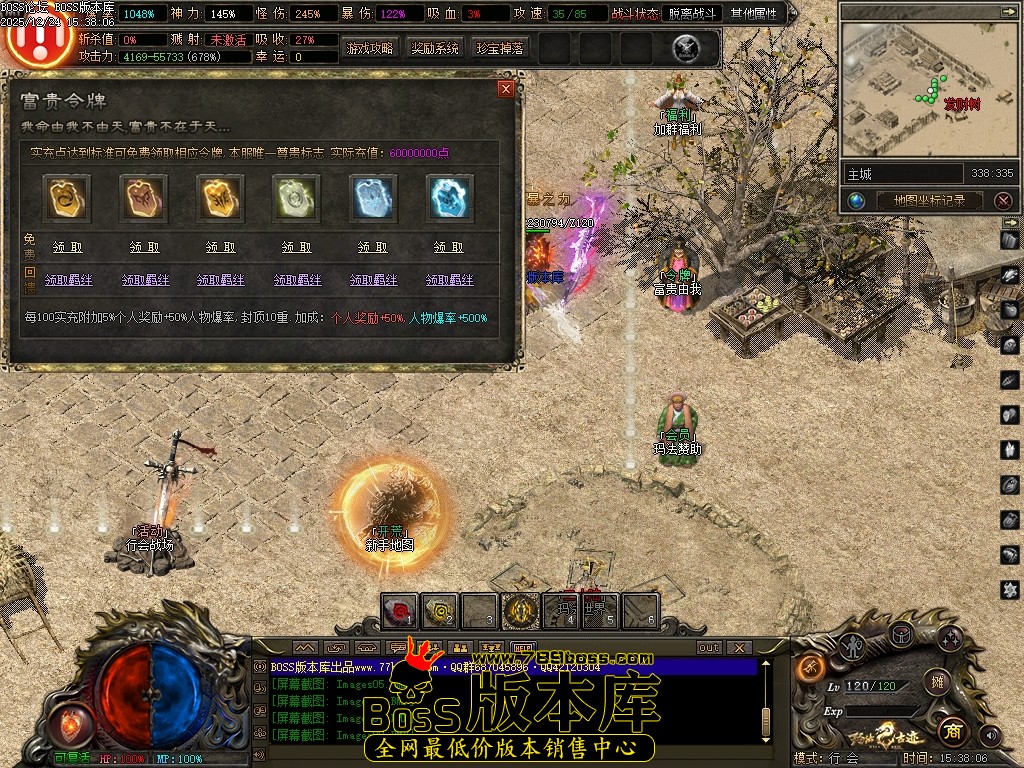The image size is (1024, 768).
Task: Close the 富贵令牌 window
Action: pyautogui.click(x=506, y=89)
